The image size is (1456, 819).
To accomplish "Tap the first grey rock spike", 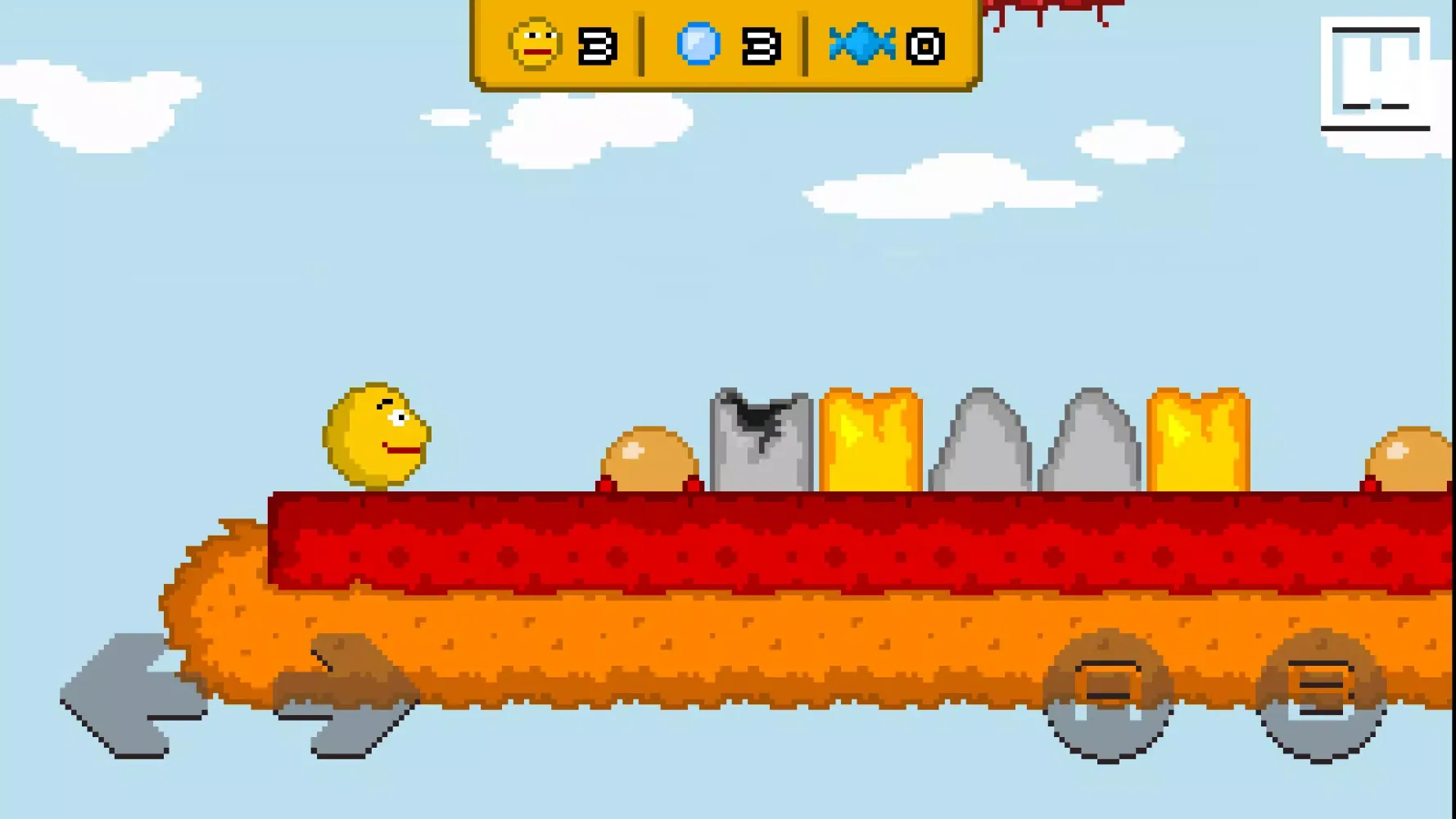I will [978, 446].
